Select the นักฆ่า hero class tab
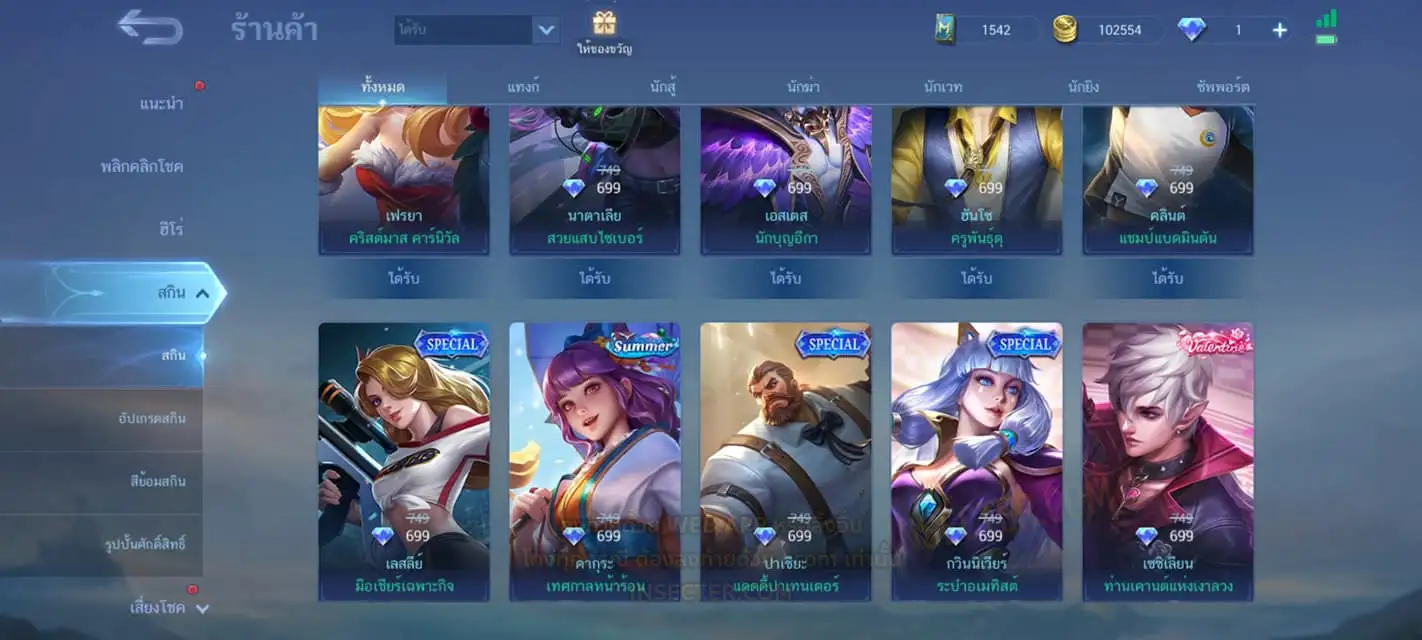The image size is (1422, 640). tap(803, 87)
